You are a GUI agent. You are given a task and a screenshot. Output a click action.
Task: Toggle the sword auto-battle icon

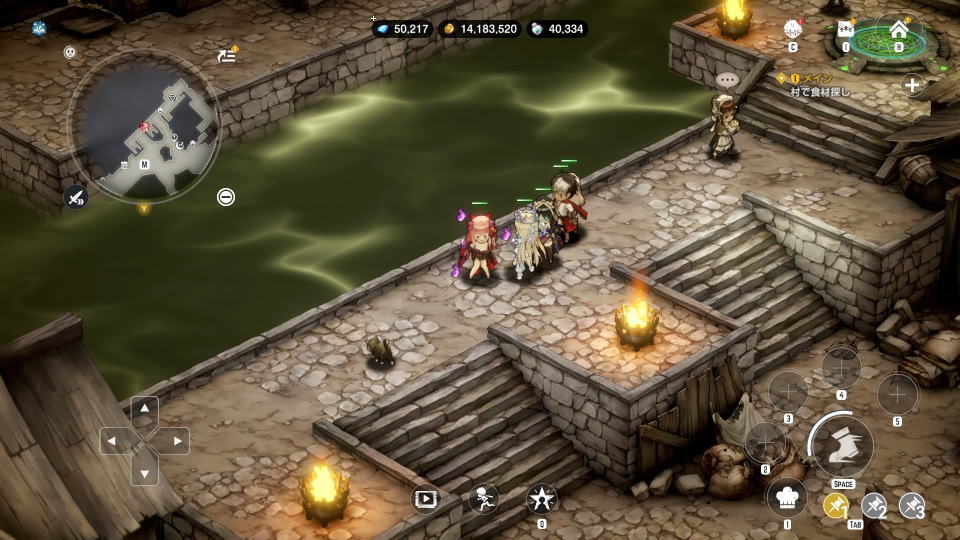(x=75, y=197)
